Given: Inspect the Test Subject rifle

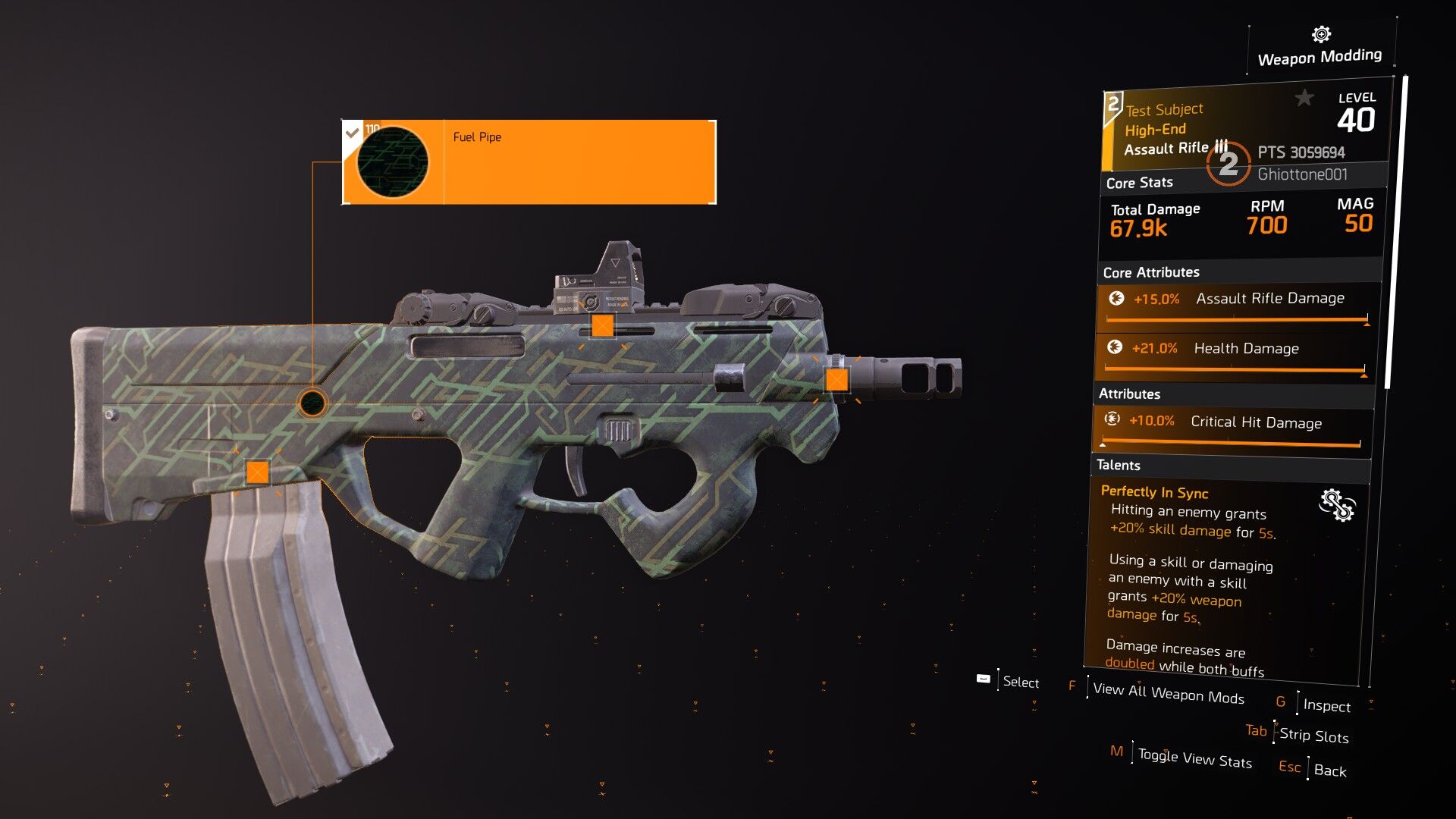Looking at the screenshot, I should tap(1326, 706).
